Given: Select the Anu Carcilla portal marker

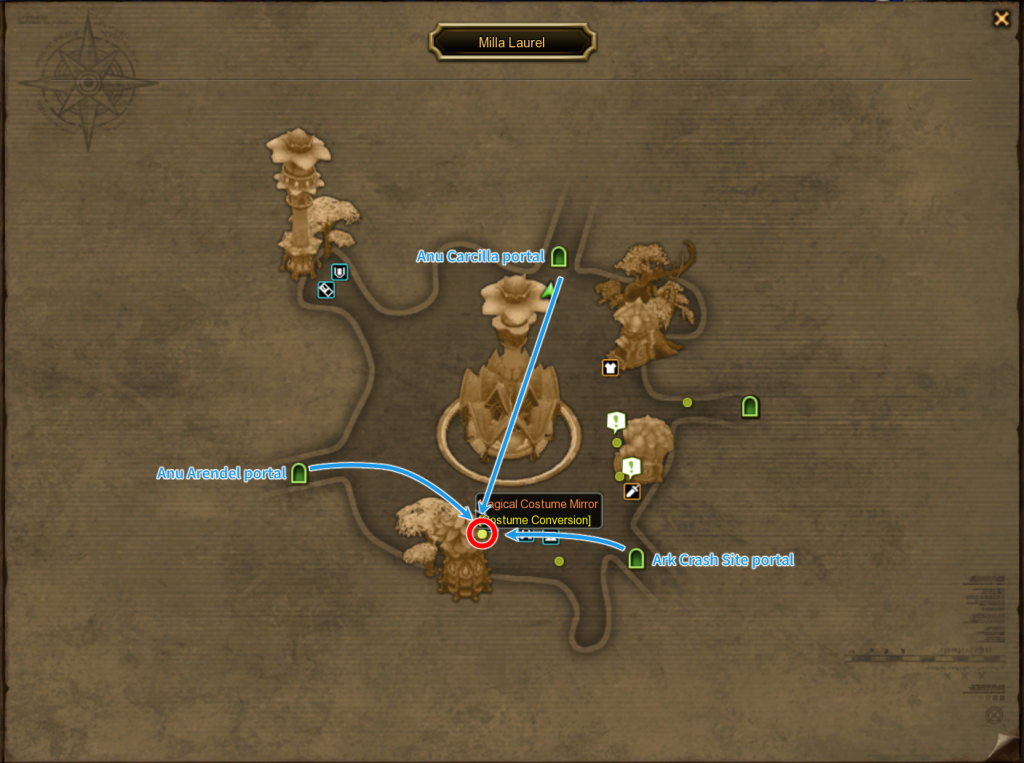Looking at the screenshot, I should [x=559, y=257].
